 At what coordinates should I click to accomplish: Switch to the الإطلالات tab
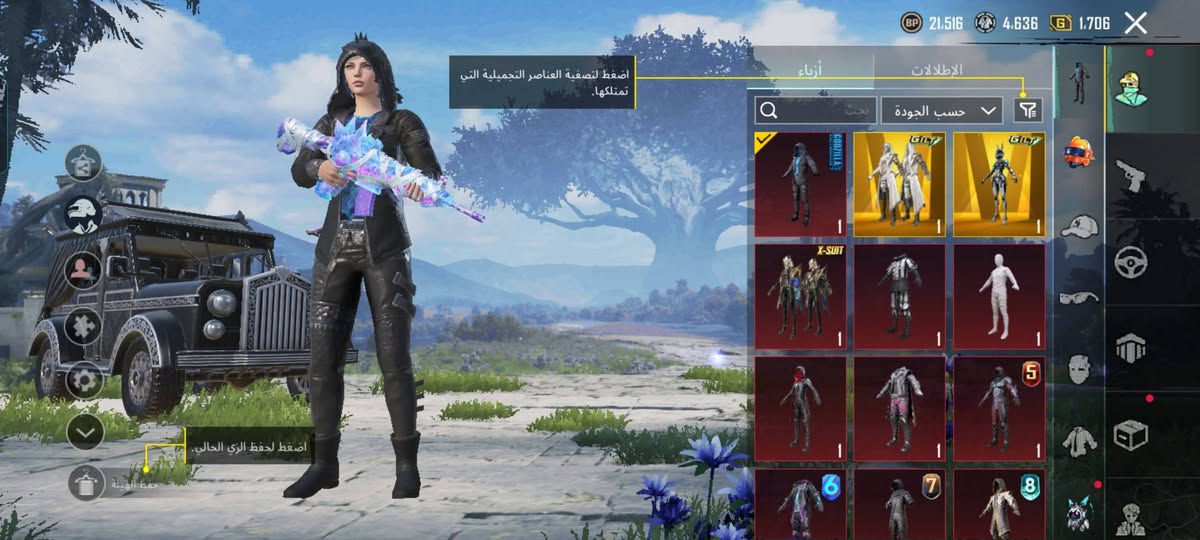coord(936,70)
